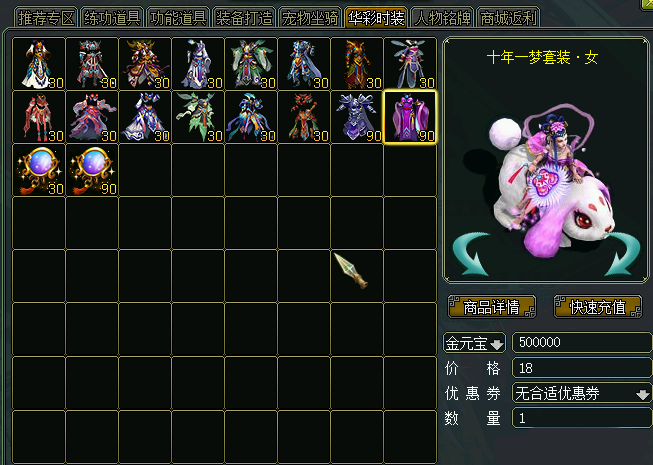The height and width of the screenshot is (465, 653).
Task: Select the dark blue costume marked 90
Action: click(x=357, y=118)
